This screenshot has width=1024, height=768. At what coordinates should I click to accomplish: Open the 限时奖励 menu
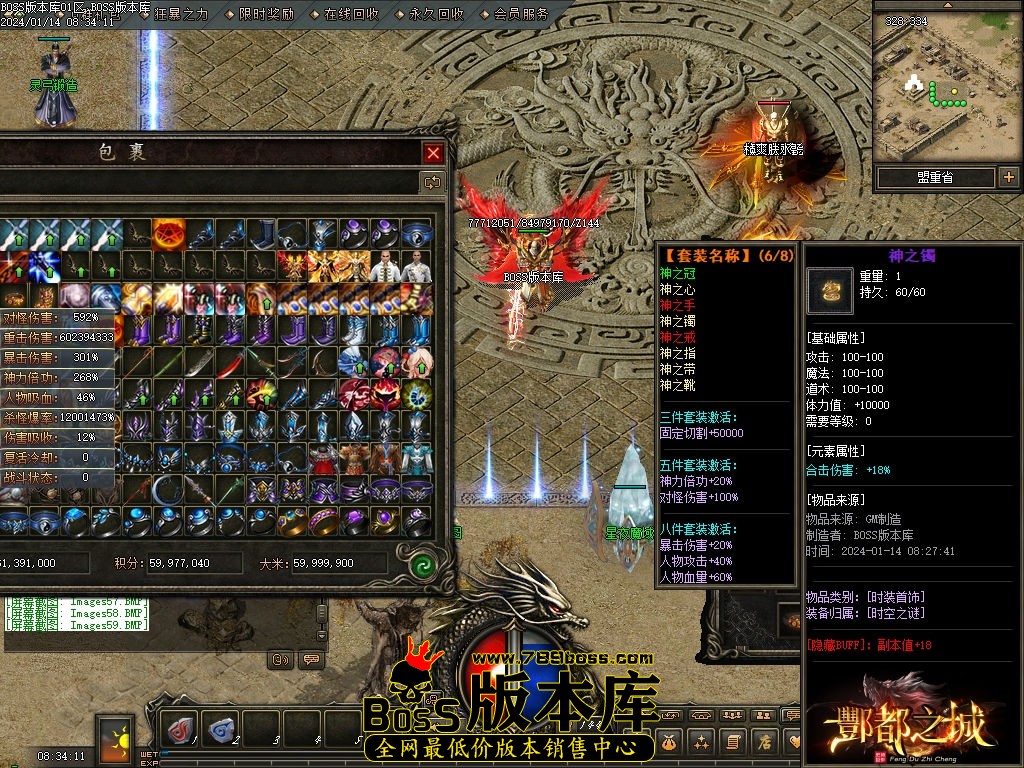click(x=266, y=14)
